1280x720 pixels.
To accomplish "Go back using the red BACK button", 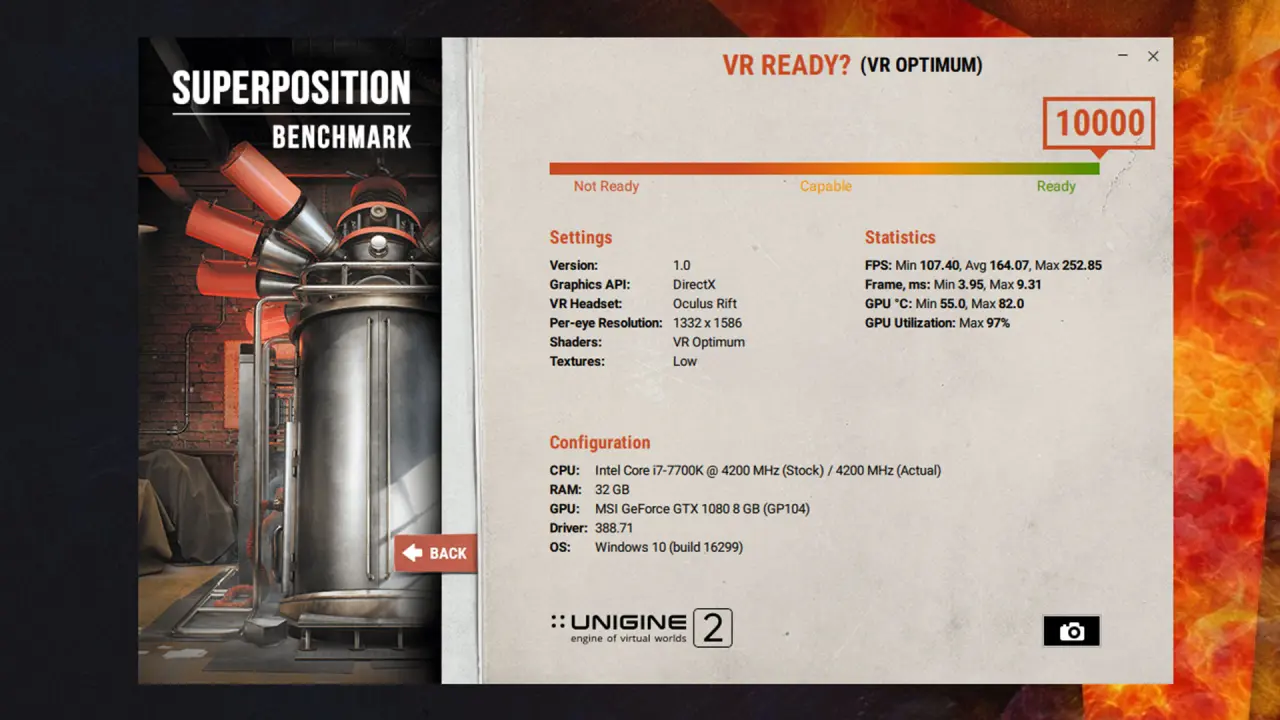I will 436,553.
